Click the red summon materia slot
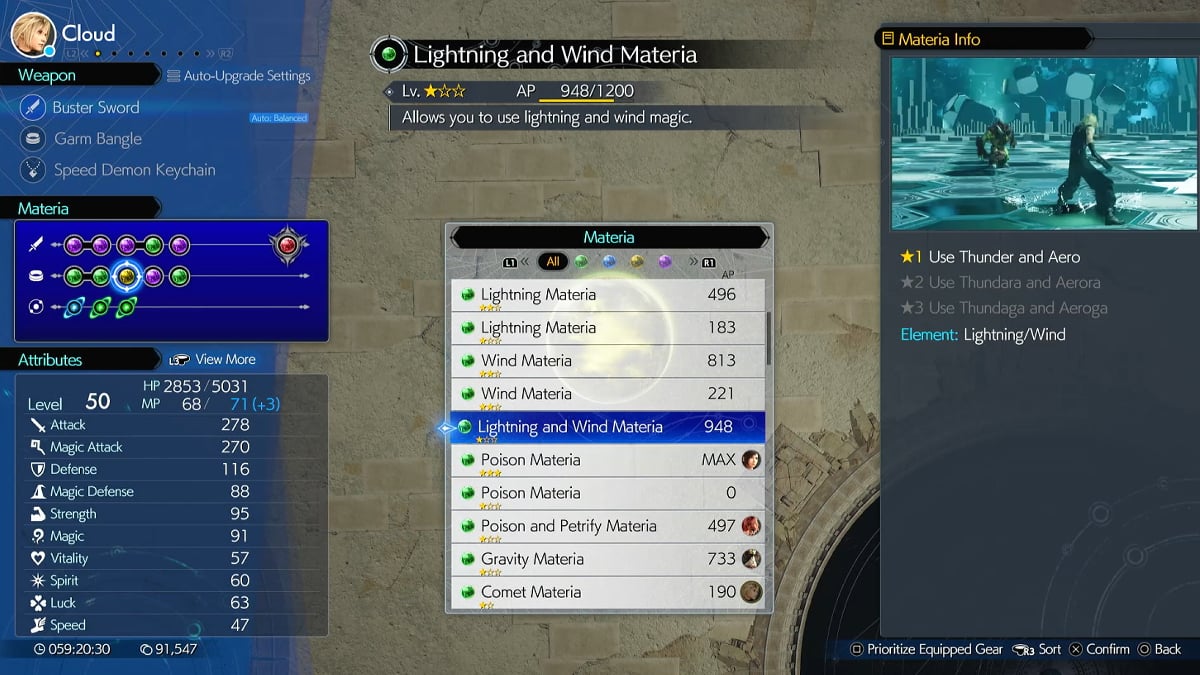The height and width of the screenshot is (675, 1200). click(x=288, y=245)
